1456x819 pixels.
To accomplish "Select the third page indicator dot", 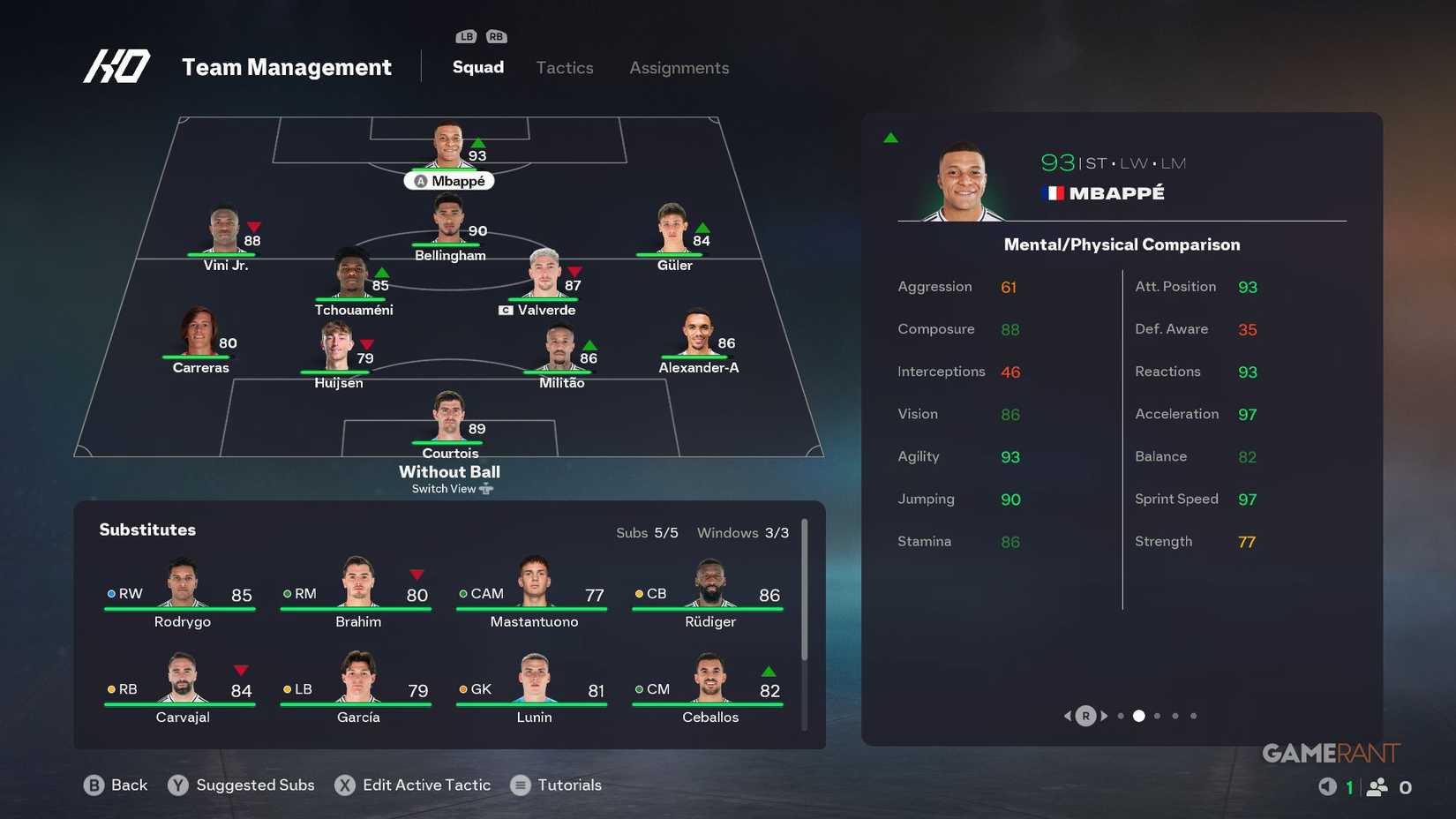I will point(1157,716).
